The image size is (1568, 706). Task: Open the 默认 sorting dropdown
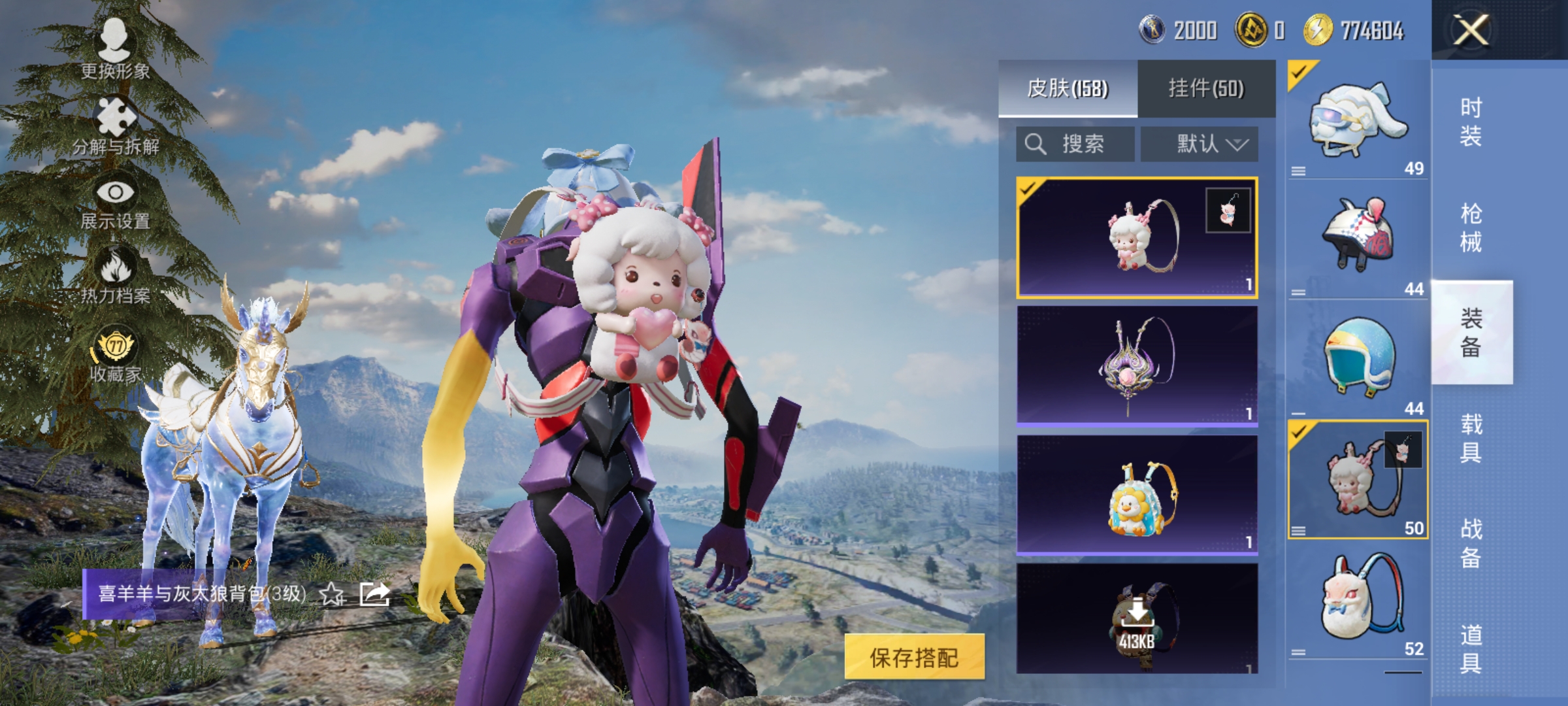coord(1200,143)
